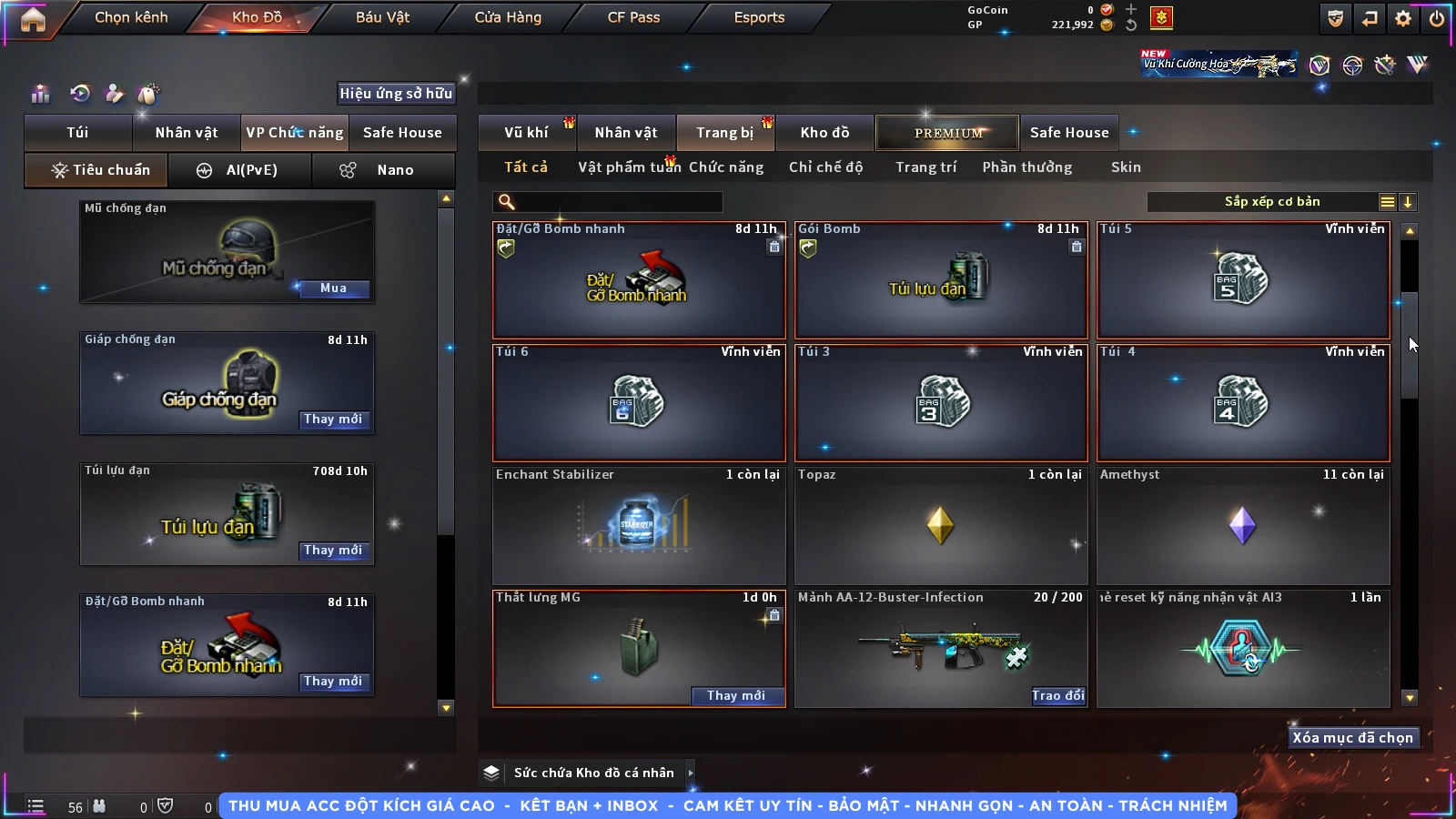The width and height of the screenshot is (1456, 819).
Task: Open settings with the gear icon
Action: 1403,18
